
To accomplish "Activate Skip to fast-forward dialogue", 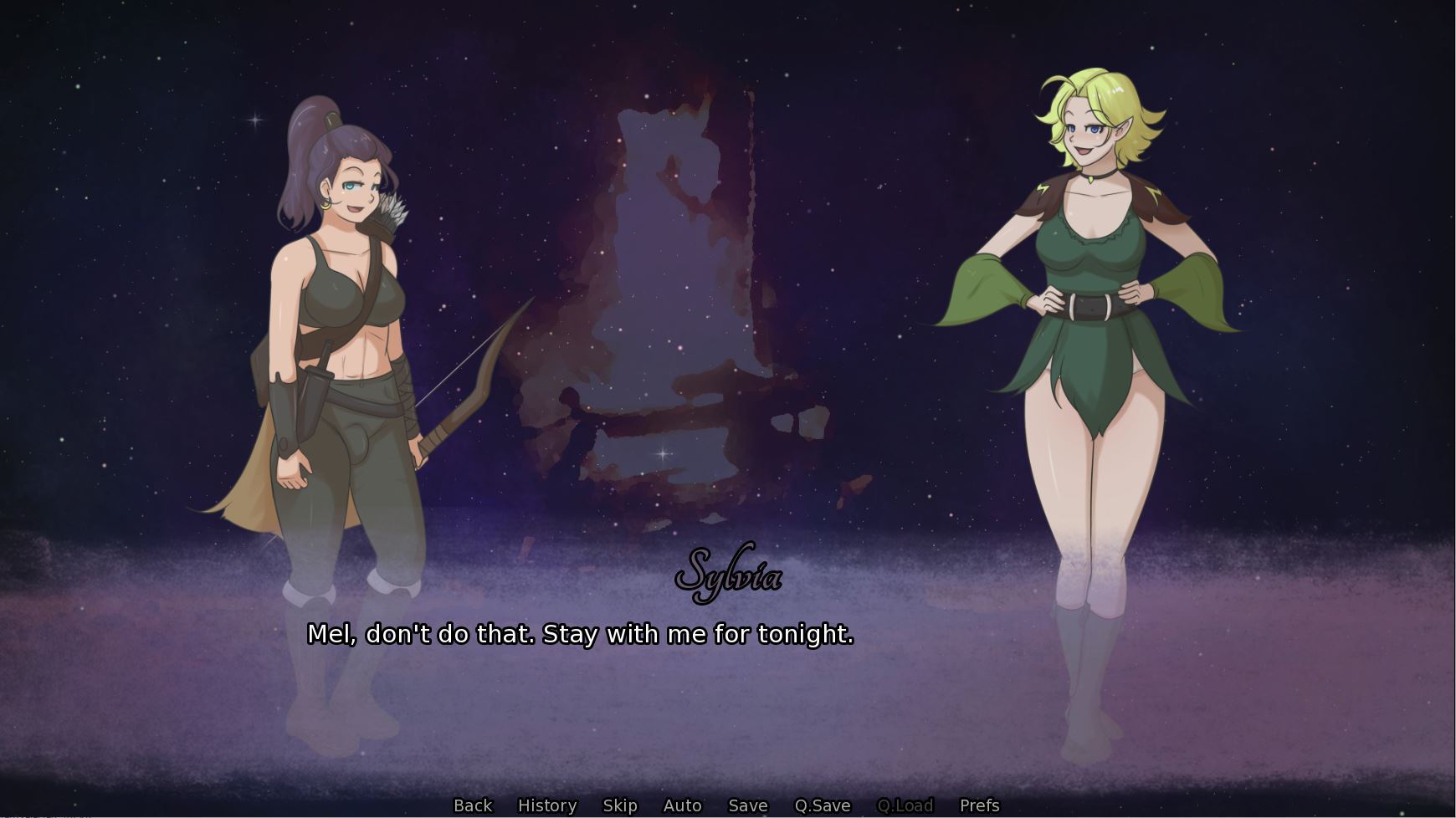I will coord(620,805).
